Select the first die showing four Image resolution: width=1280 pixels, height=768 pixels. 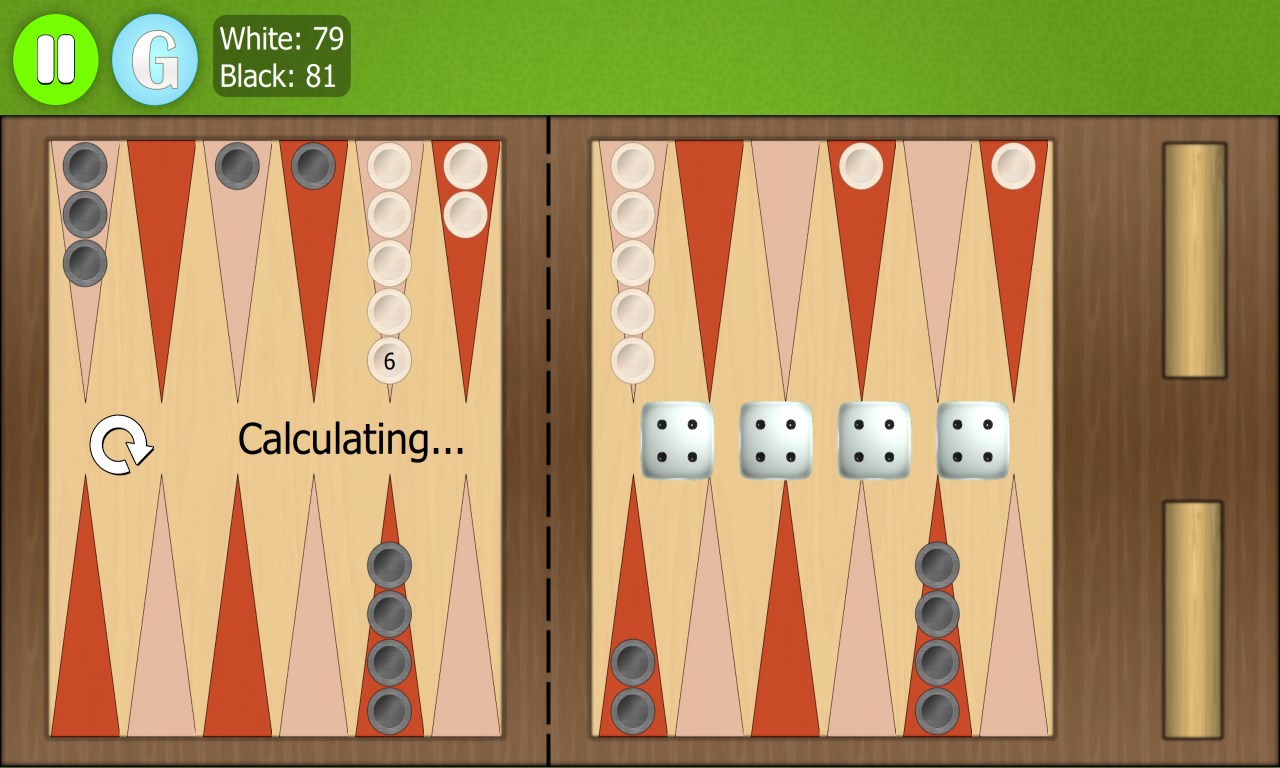679,441
